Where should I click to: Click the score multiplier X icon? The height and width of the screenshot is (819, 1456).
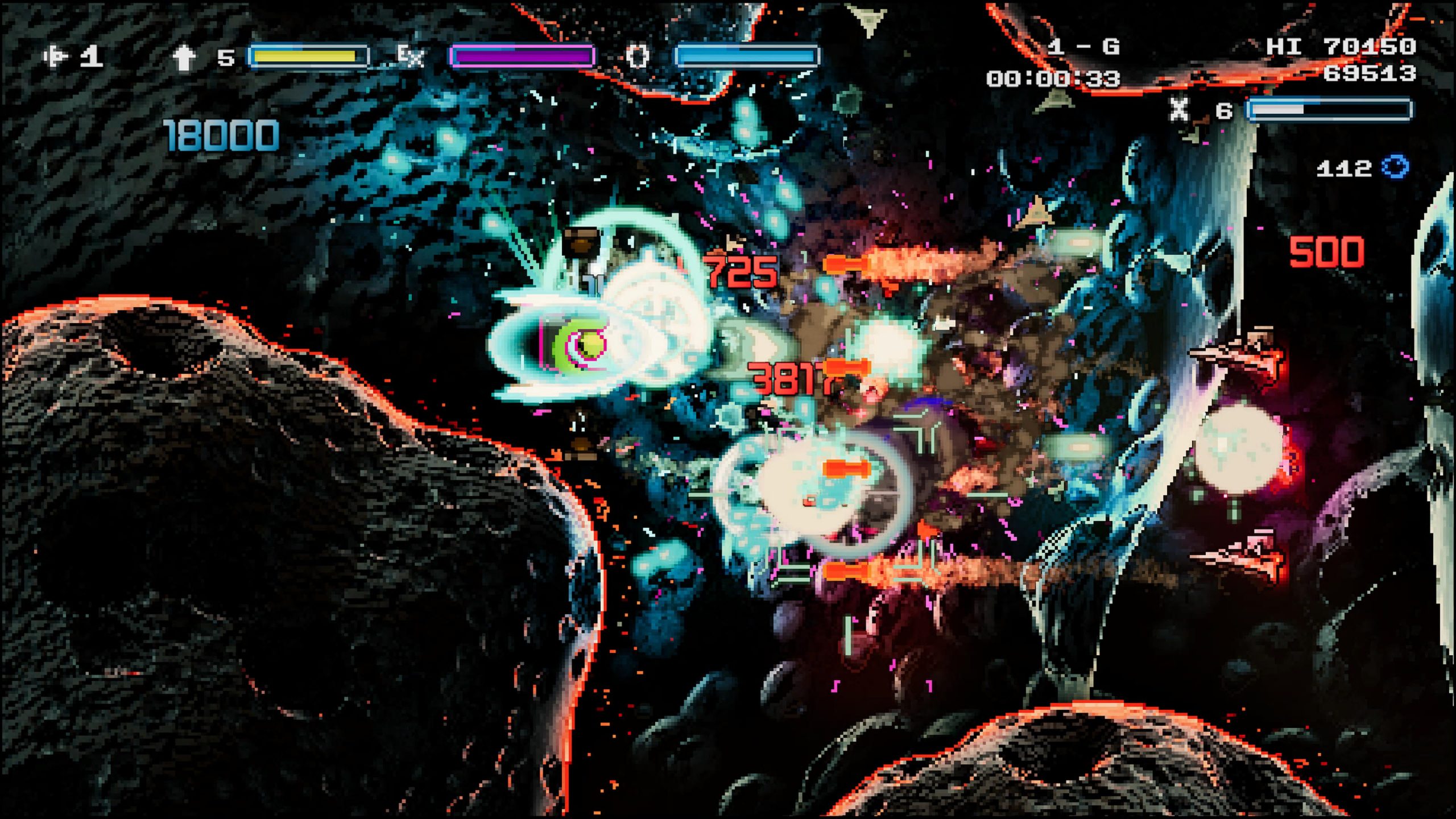click(x=1179, y=109)
